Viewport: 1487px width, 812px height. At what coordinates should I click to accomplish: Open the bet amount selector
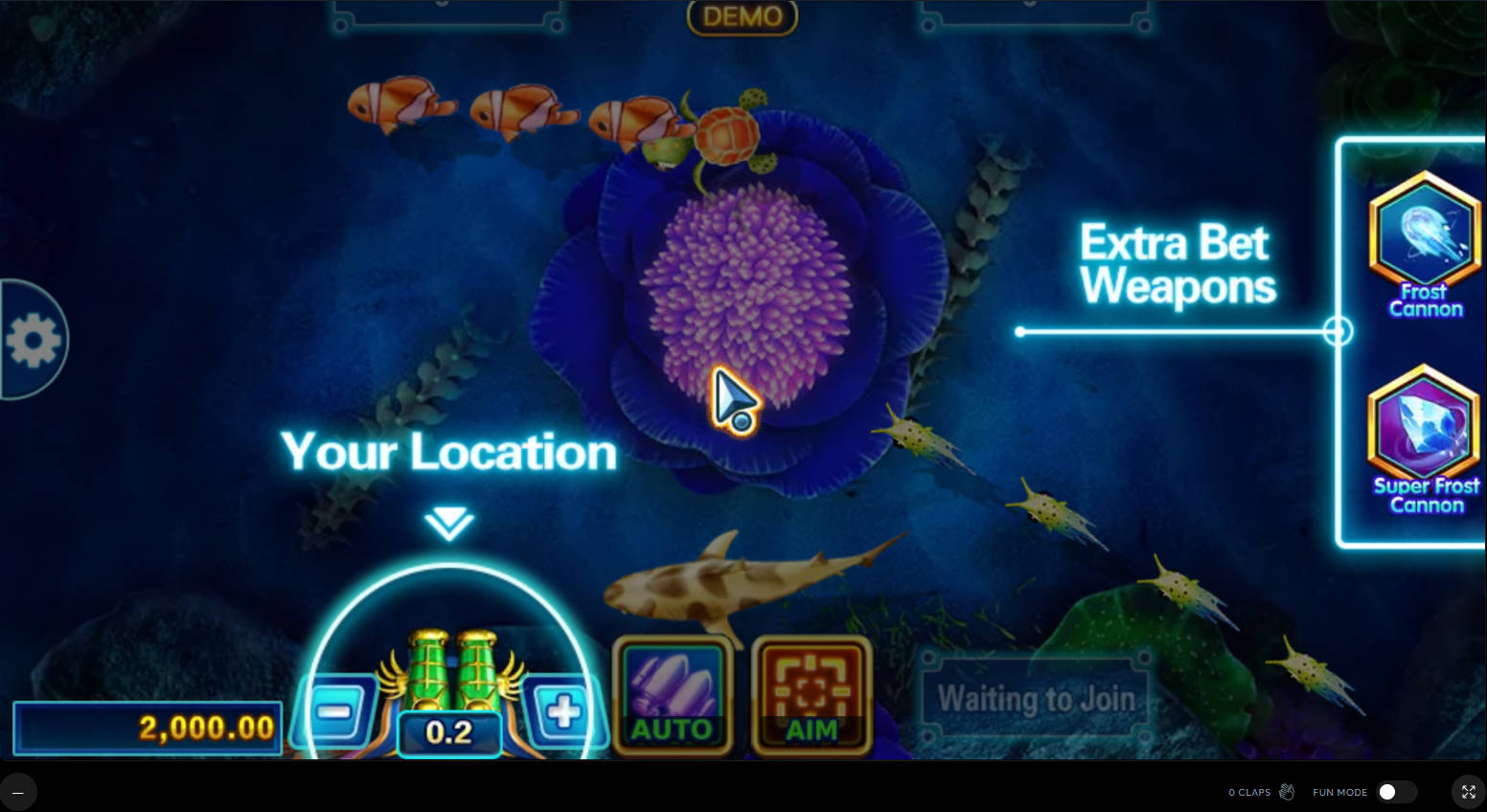pos(448,733)
